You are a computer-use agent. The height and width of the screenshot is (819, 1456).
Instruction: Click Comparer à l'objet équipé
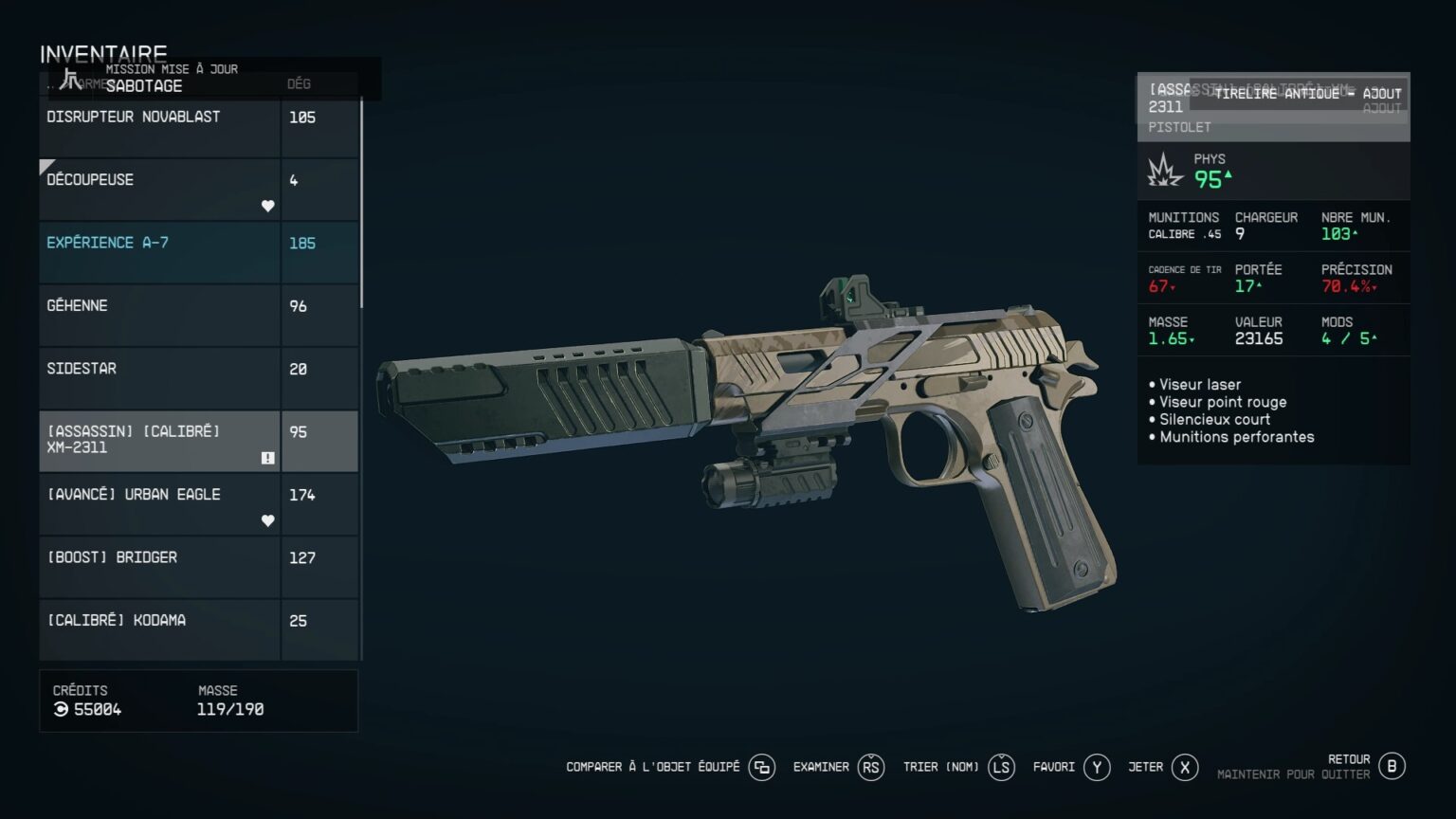tap(654, 767)
